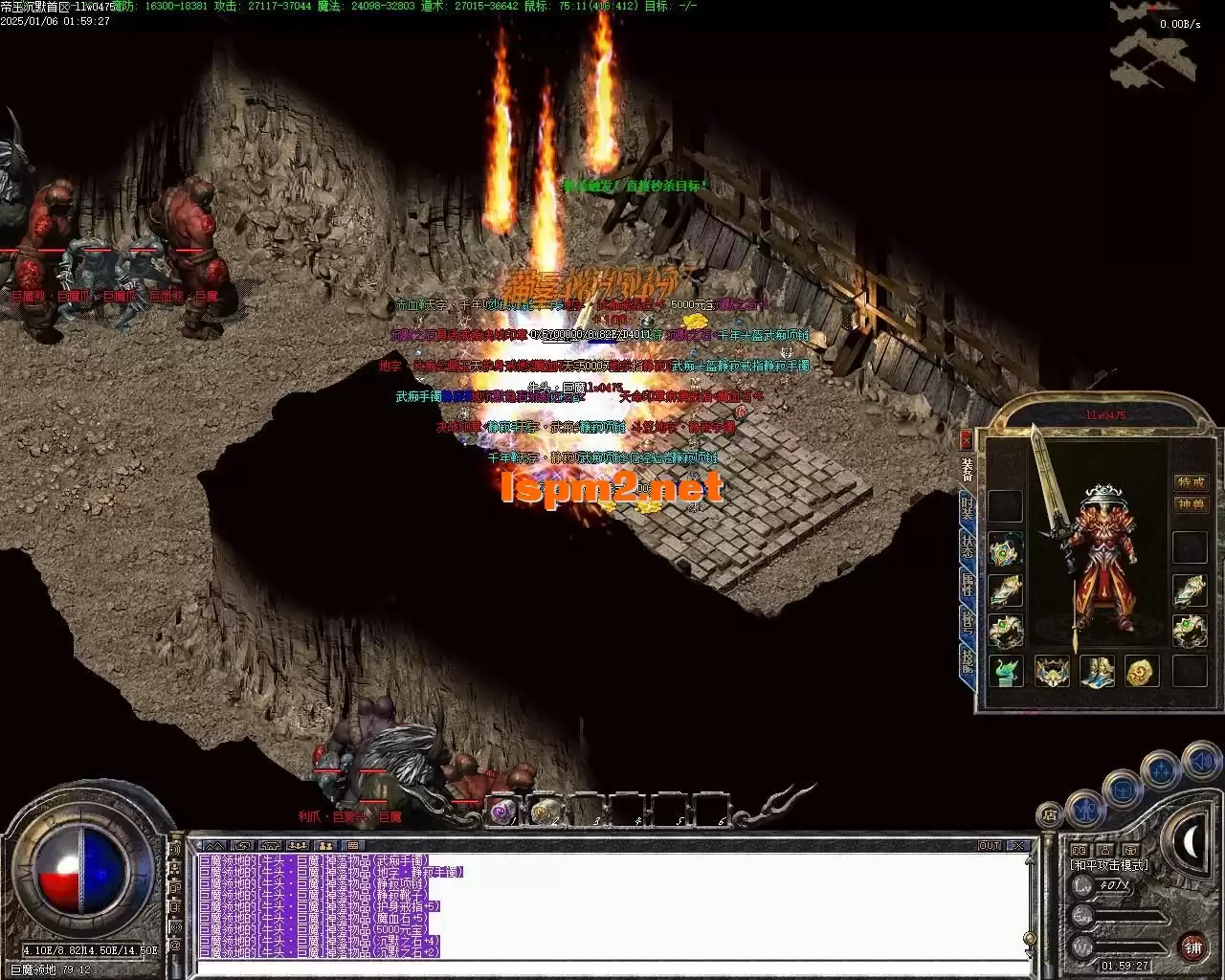Select the boots equipment slot
Viewport: 1225px width, 980px height.
click(x=1097, y=671)
